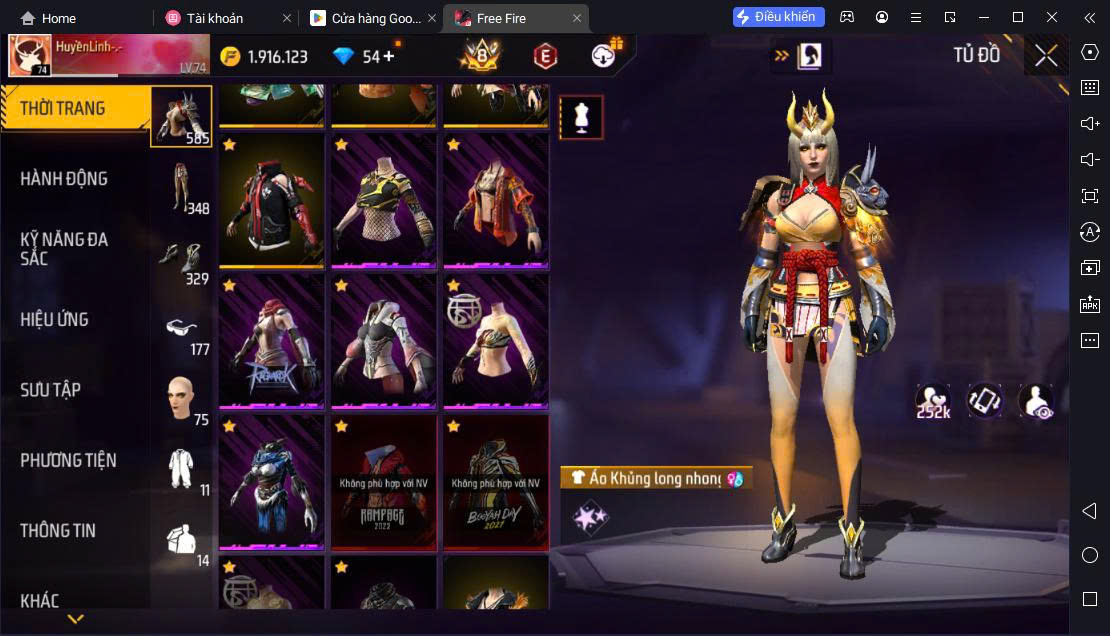Click the mannequin outfit filter icon
The width and height of the screenshot is (1110, 636).
point(581,118)
